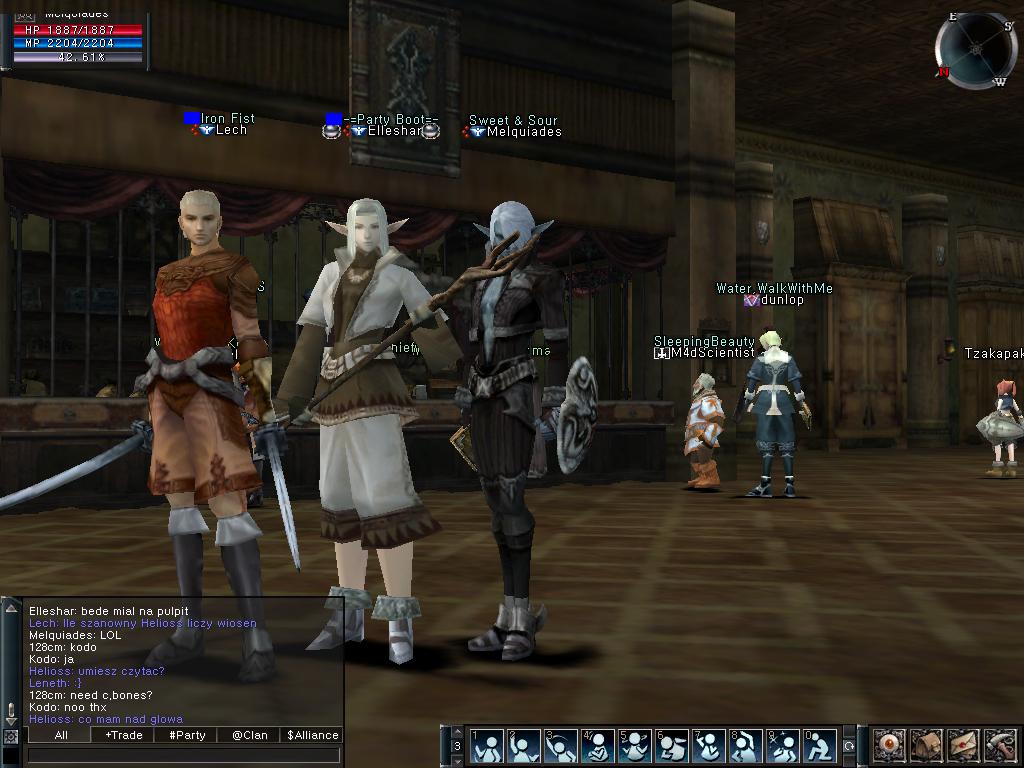This screenshot has width=1024, height=768.
Task: Open the +Trade chat tab
Action: point(123,735)
